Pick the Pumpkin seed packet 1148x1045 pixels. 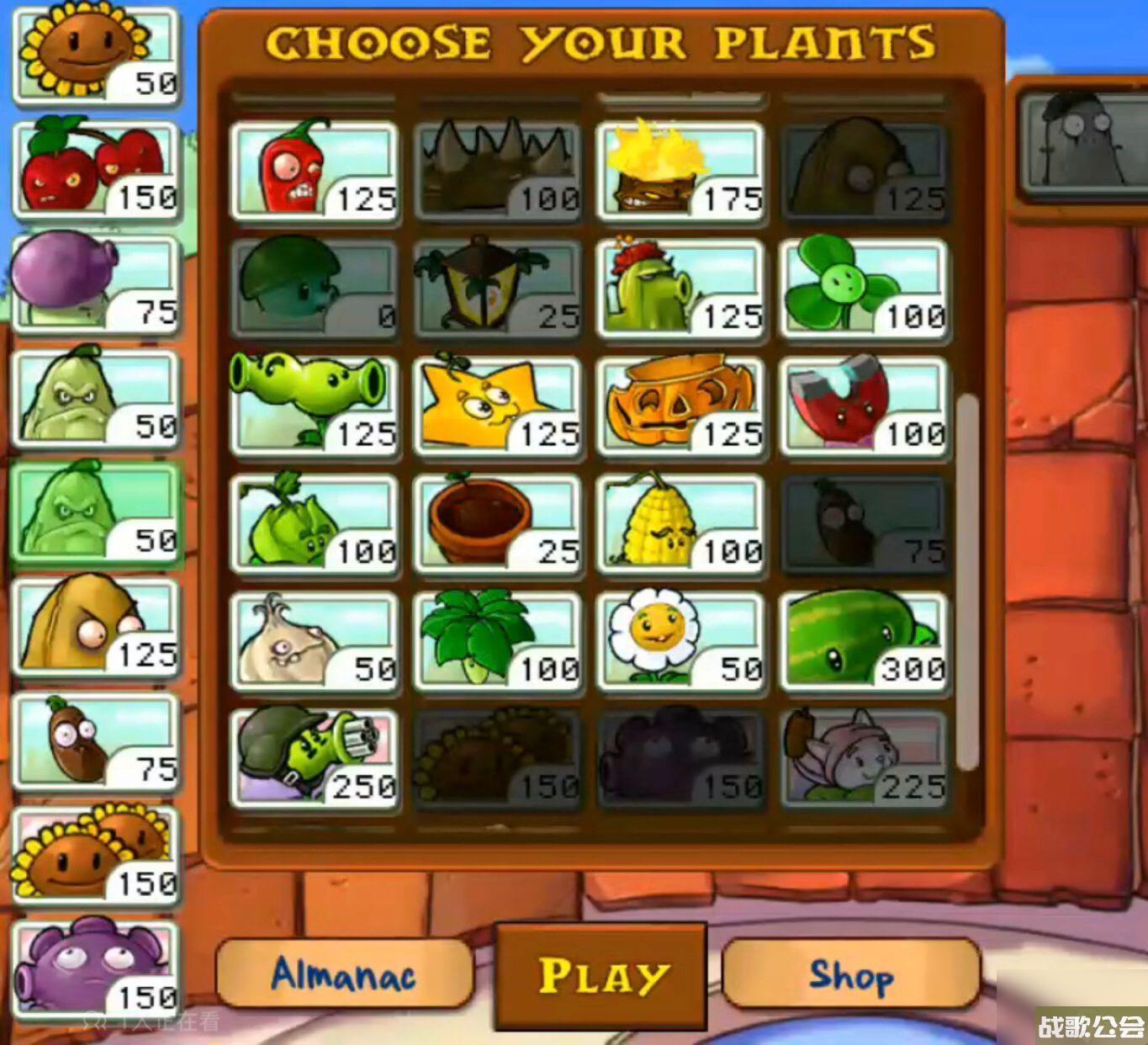pyautogui.click(x=680, y=407)
